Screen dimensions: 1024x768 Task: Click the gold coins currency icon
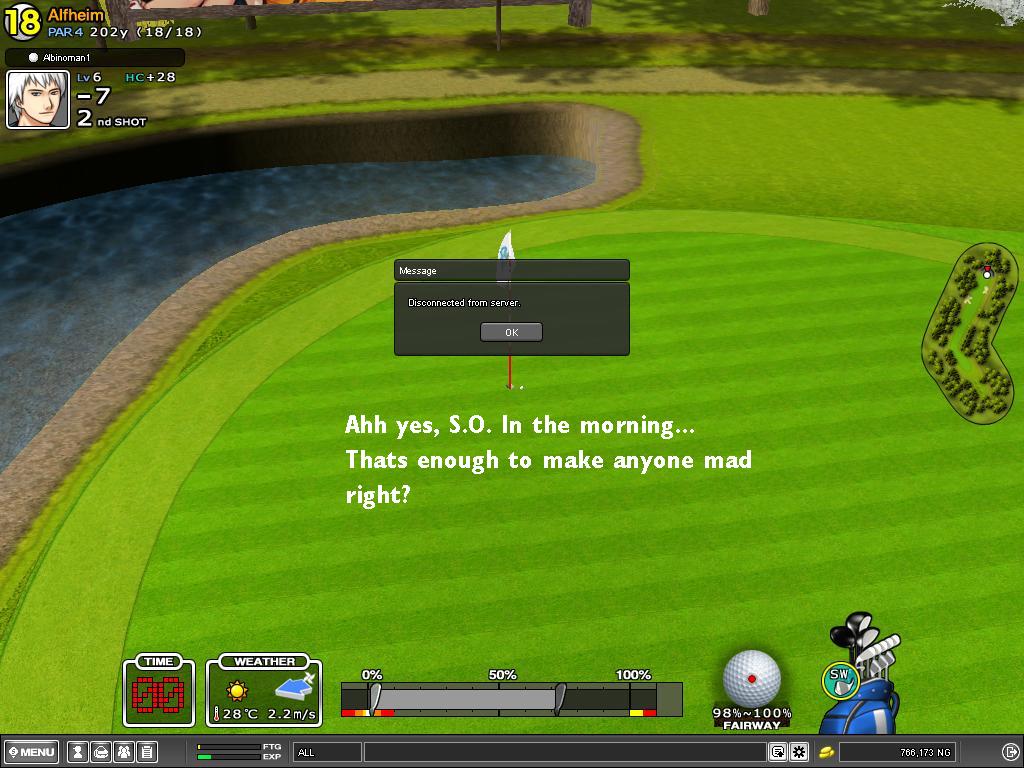[827, 752]
